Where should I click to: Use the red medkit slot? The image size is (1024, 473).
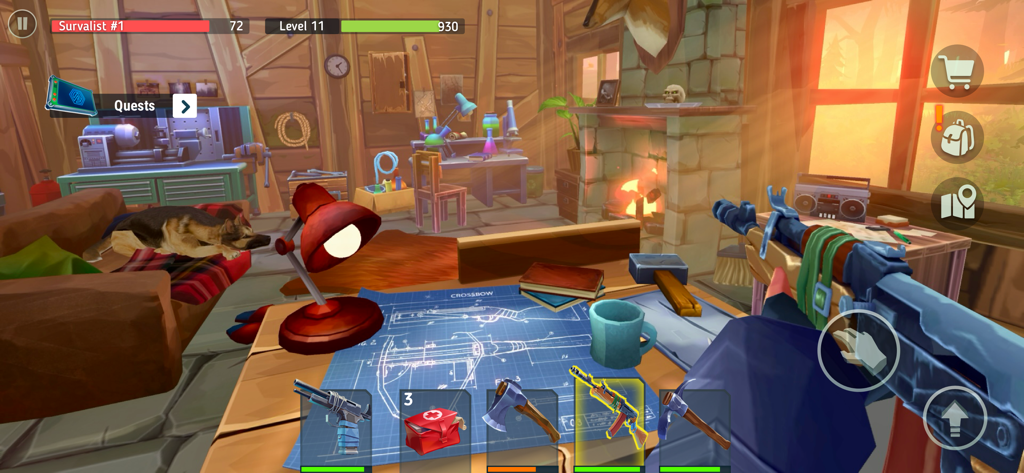[435, 425]
